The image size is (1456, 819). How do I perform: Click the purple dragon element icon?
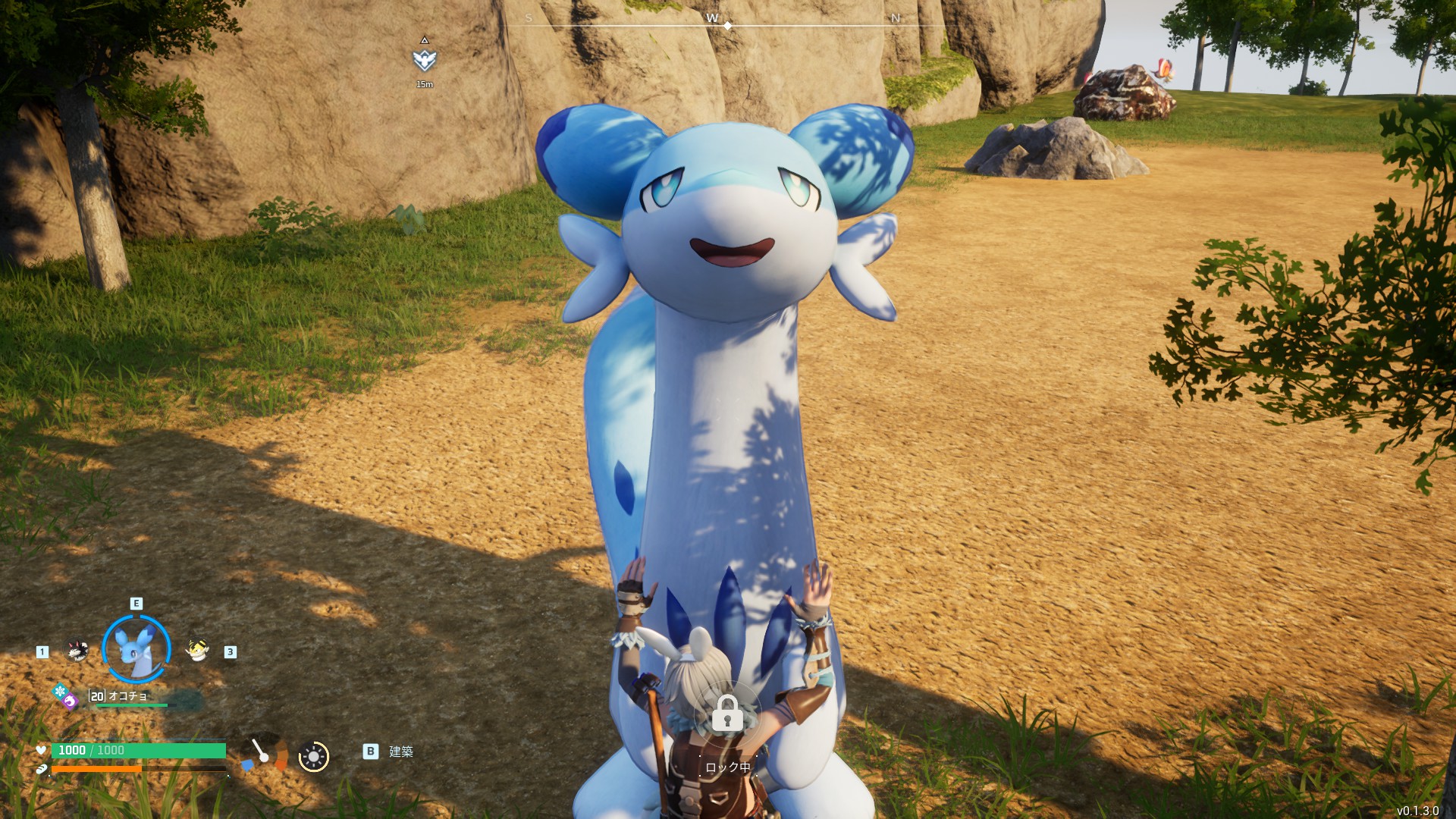point(70,702)
